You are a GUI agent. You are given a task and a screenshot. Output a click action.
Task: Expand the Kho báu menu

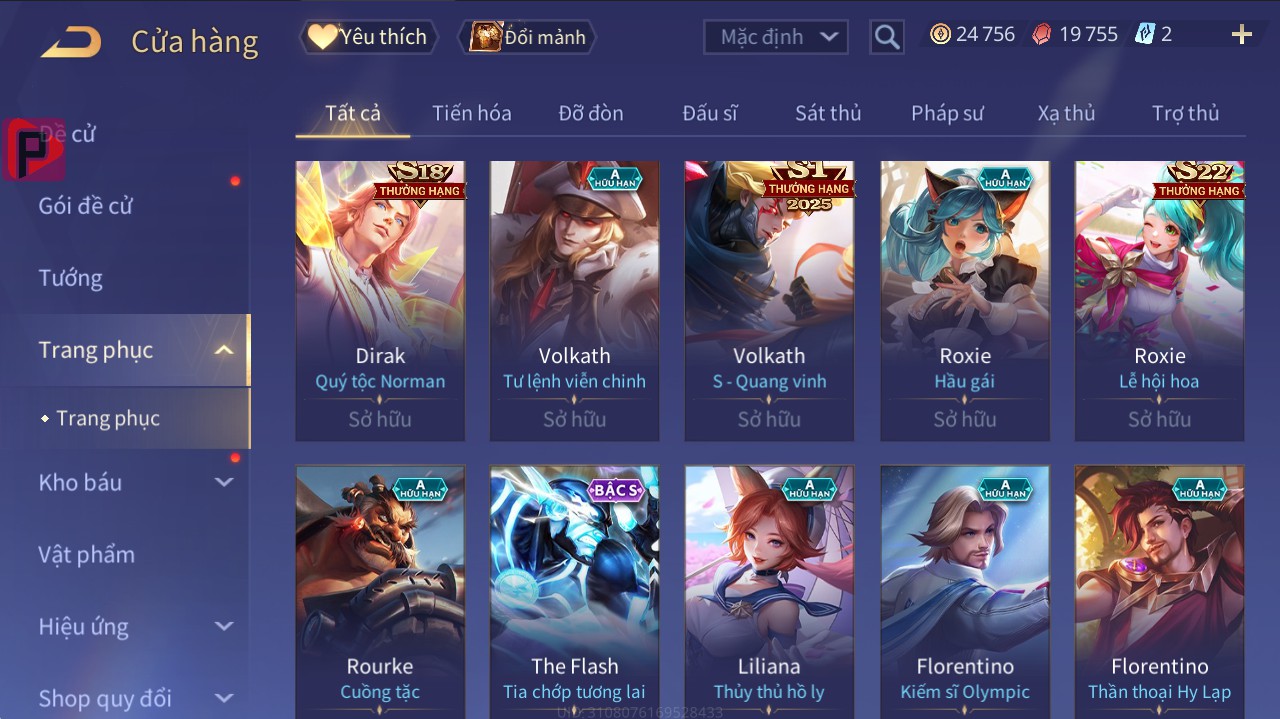point(80,482)
